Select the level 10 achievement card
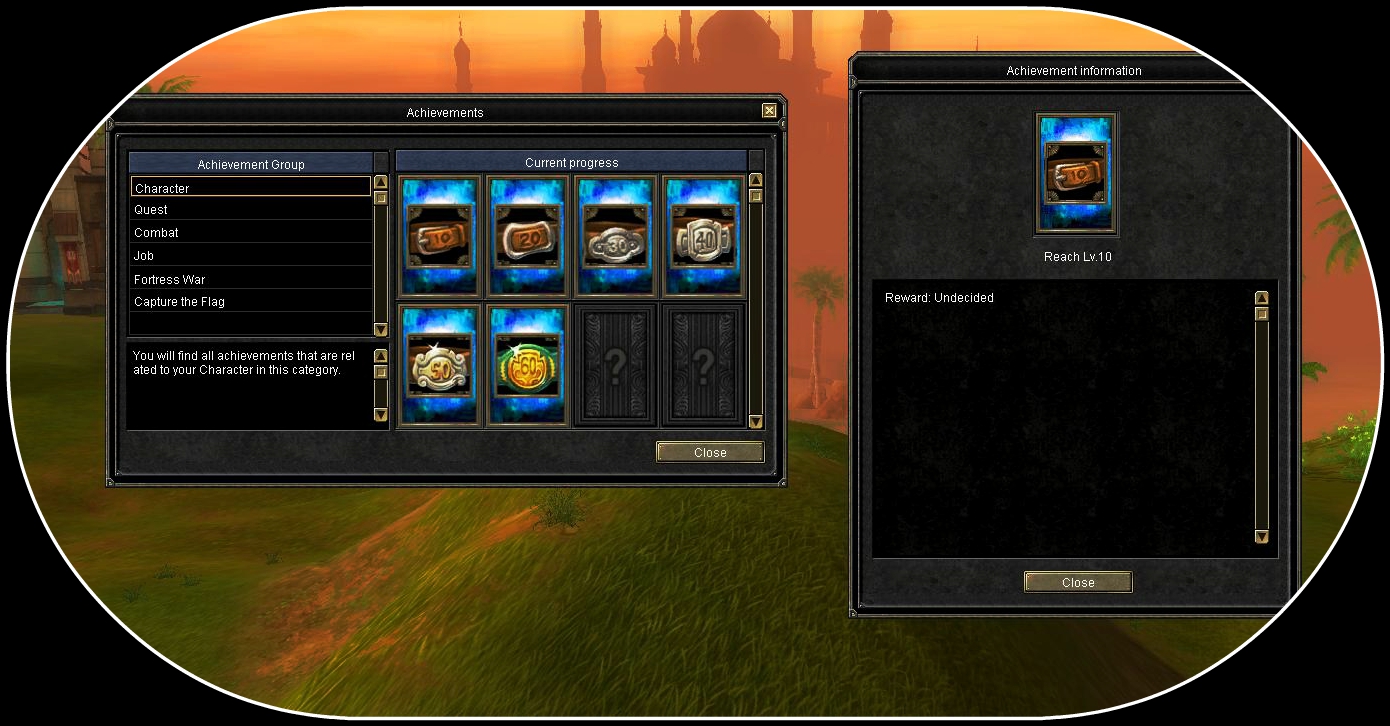Viewport: 1390px width, 726px height. click(x=440, y=237)
